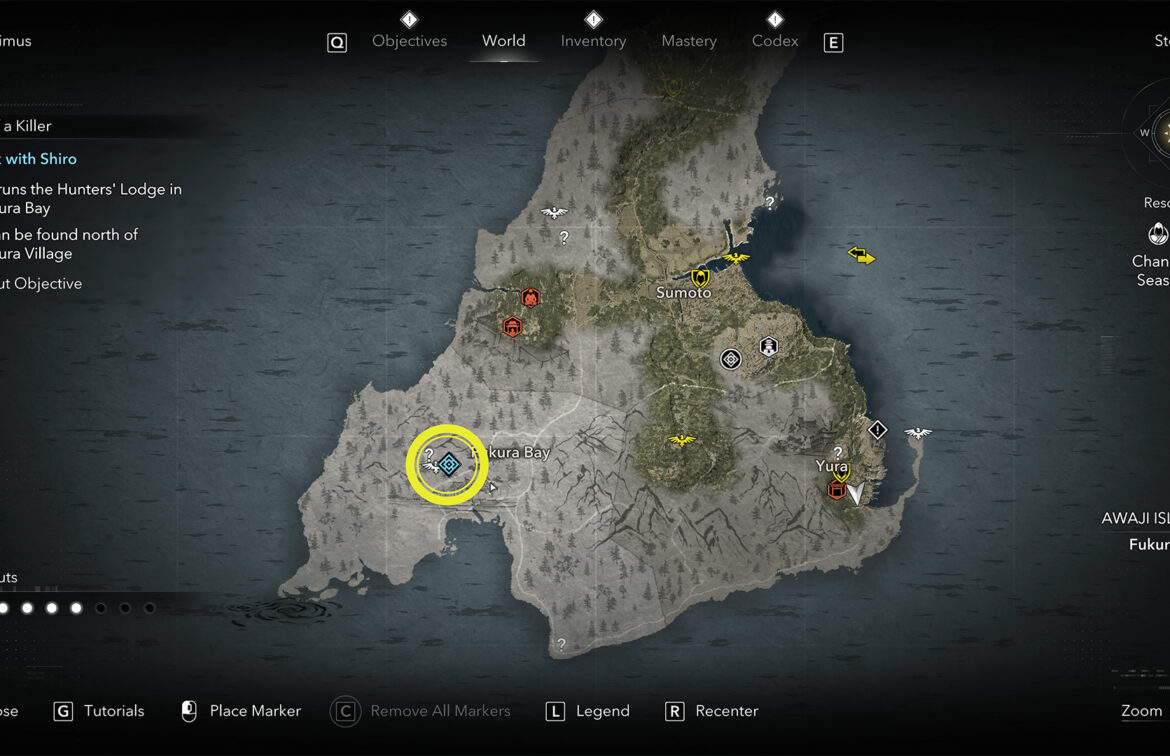Viewport: 1170px width, 756px height.
Task: Click the World tab
Action: click(503, 41)
